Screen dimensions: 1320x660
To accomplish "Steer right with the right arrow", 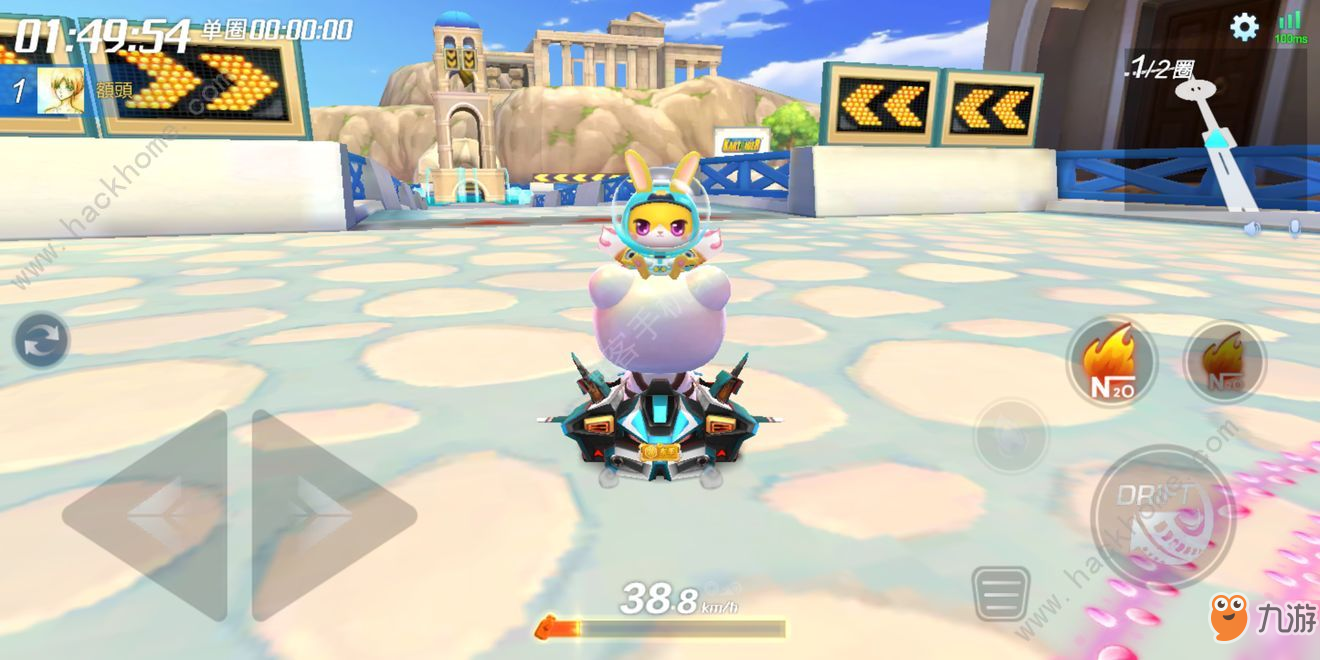I will pos(330,514).
